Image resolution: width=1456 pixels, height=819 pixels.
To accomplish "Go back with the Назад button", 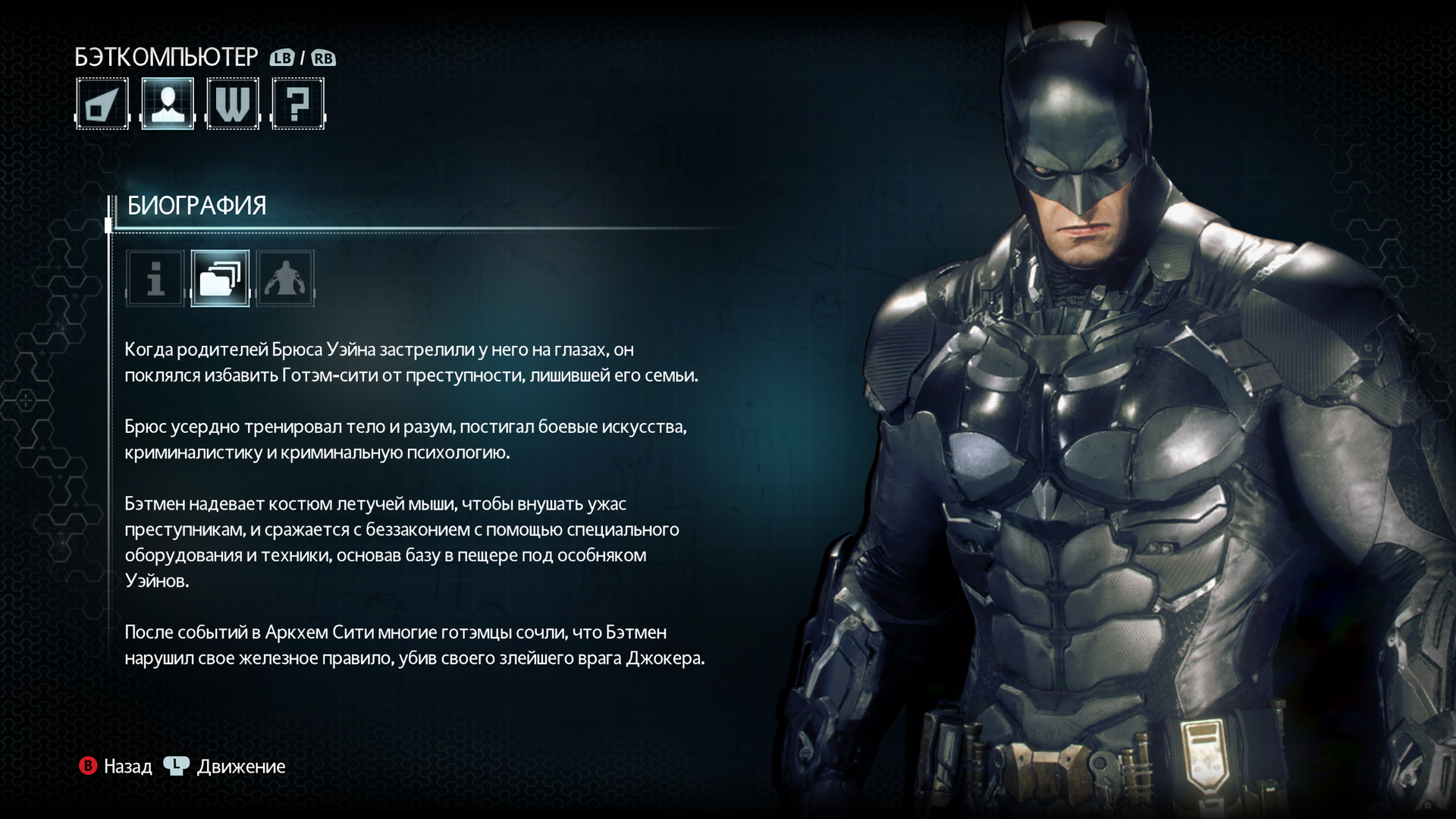I will (116, 767).
